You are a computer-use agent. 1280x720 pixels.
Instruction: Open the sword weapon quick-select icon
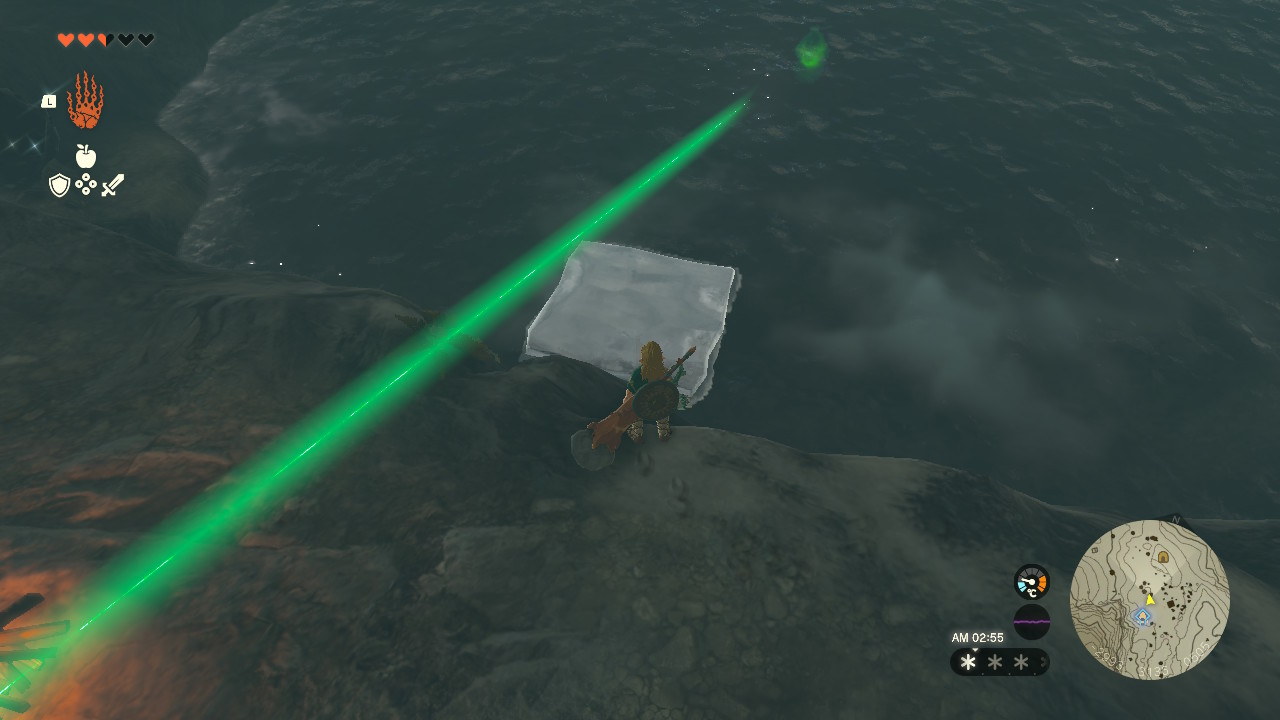point(112,185)
